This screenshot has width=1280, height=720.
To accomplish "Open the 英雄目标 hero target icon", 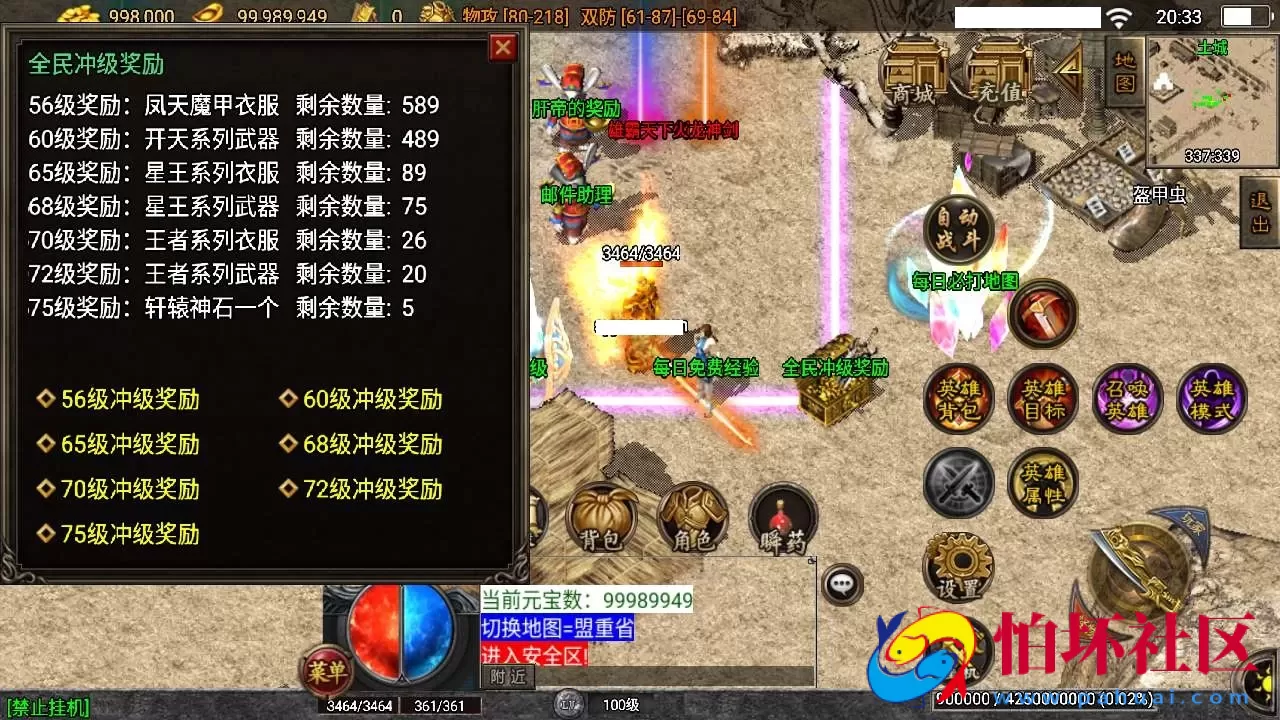I will point(1042,398).
